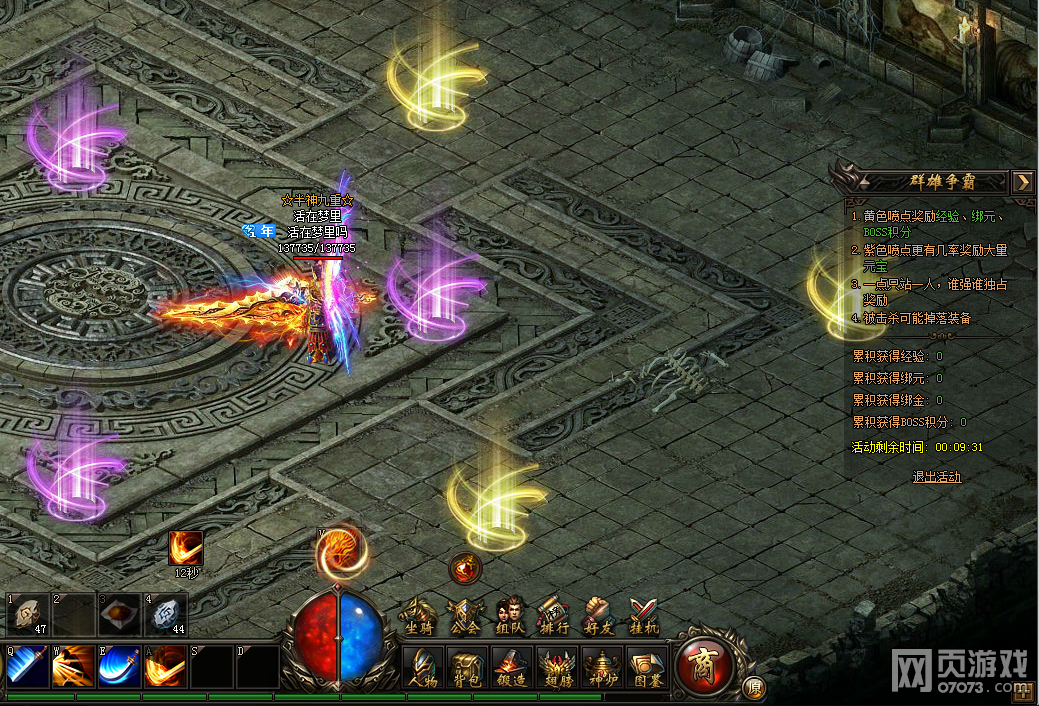Open the 好友 friends list
The height and width of the screenshot is (706, 1039).
coord(597,616)
